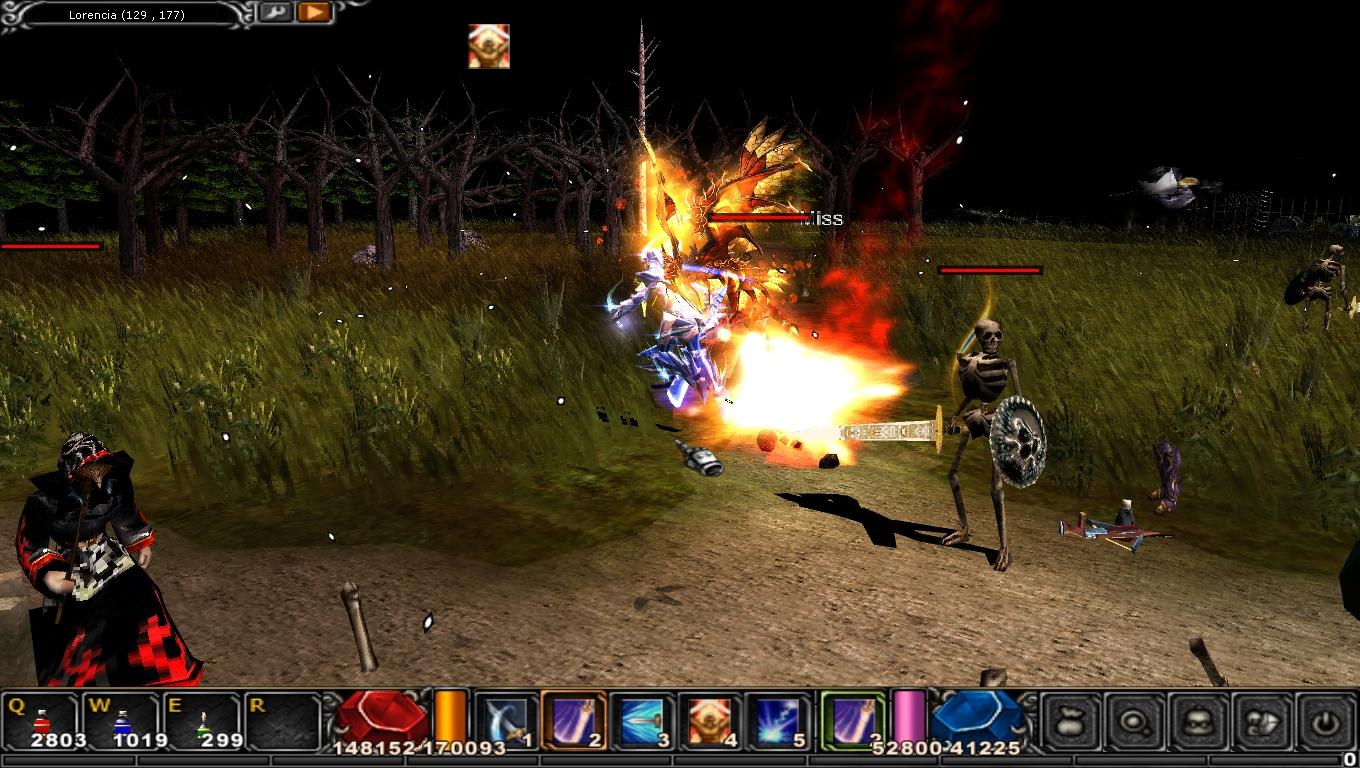Viewport: 1360px width, 768px height.
Task: Open settings with the wrench button
Action: tap(276, 13)
